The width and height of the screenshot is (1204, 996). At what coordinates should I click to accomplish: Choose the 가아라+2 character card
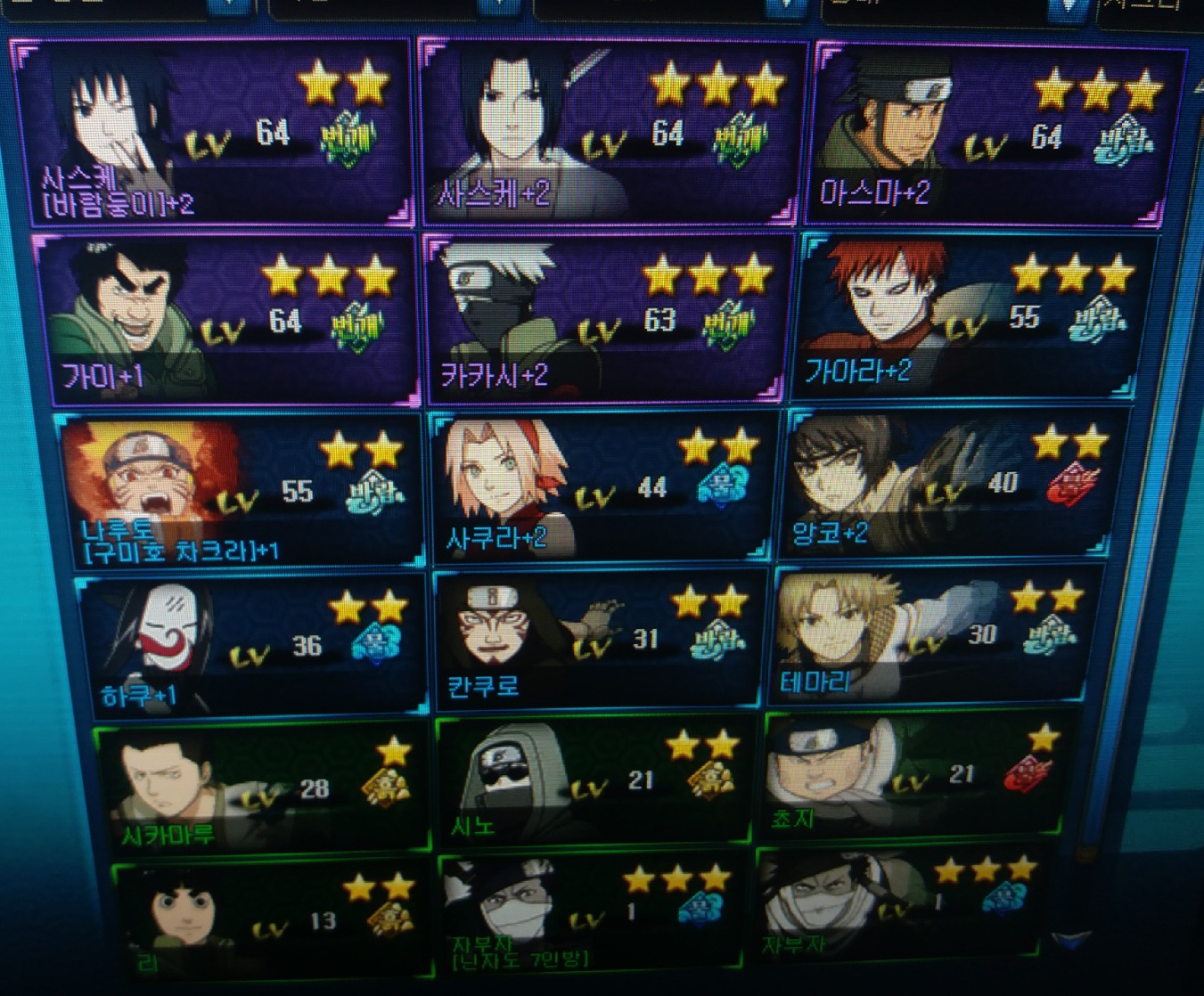[977, 315]
